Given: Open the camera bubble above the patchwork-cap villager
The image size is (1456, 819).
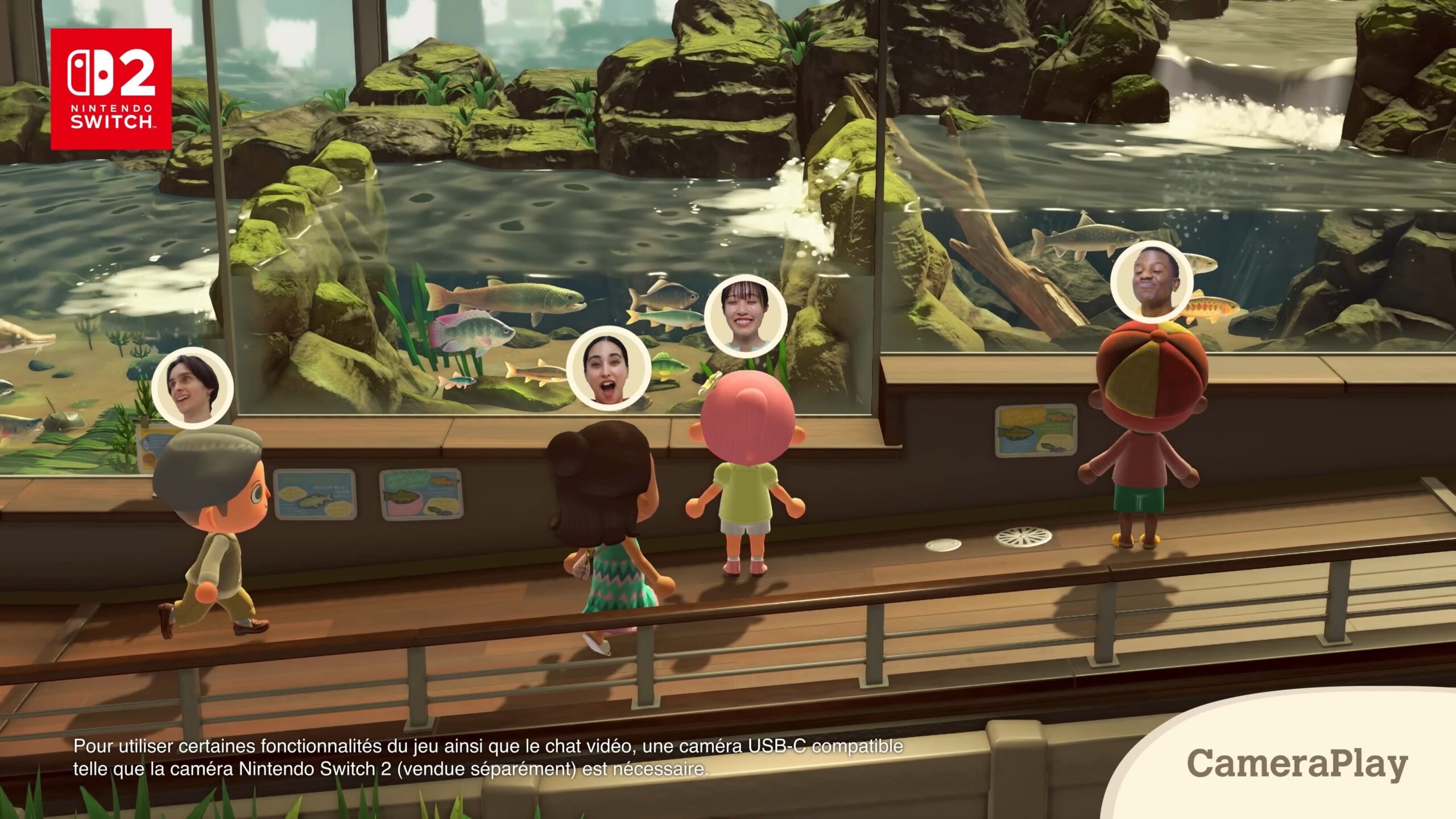Looking at the screenshot, I should 1152,282.
